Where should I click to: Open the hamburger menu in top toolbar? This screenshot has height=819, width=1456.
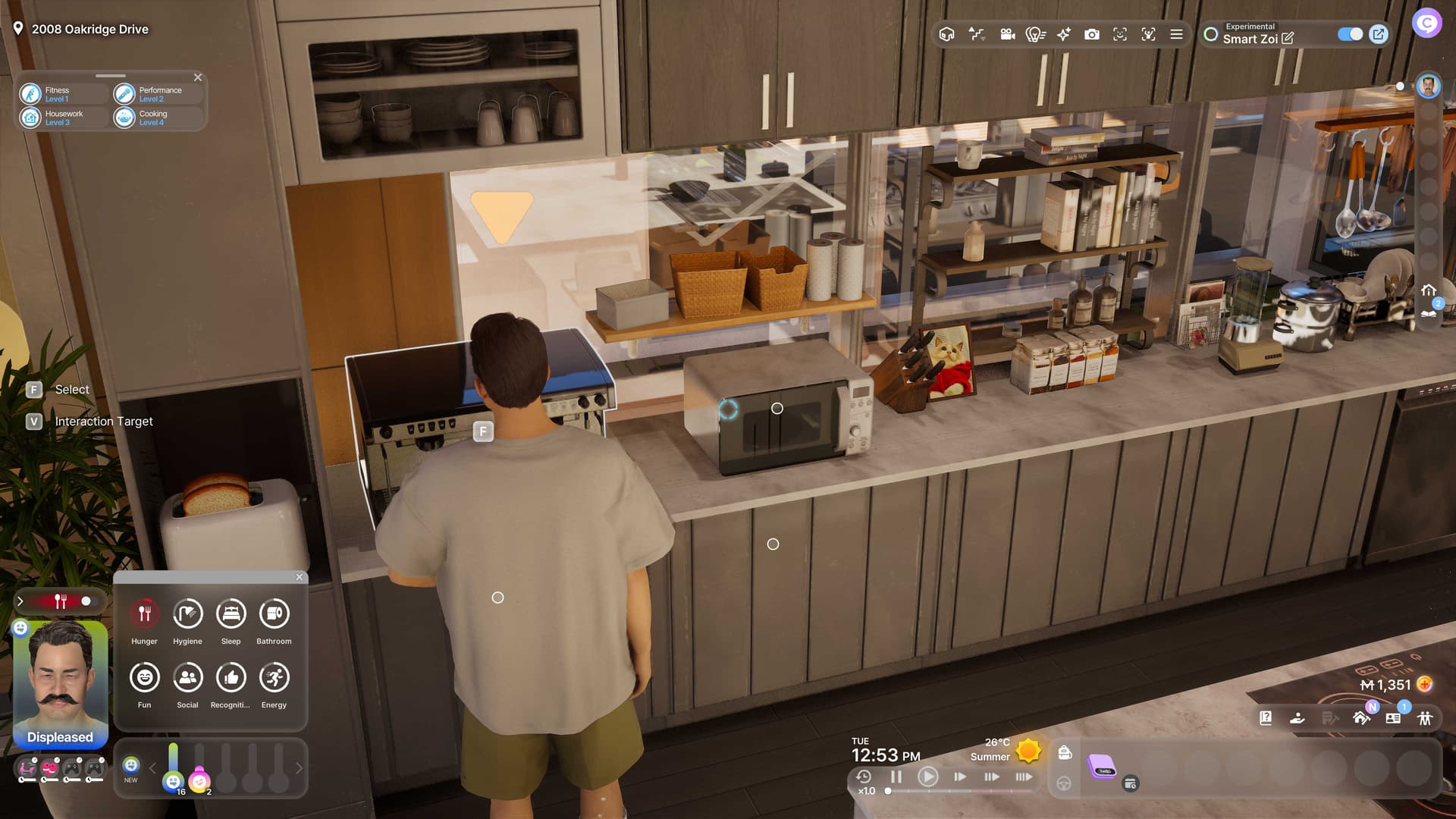tap(1176, 34)
